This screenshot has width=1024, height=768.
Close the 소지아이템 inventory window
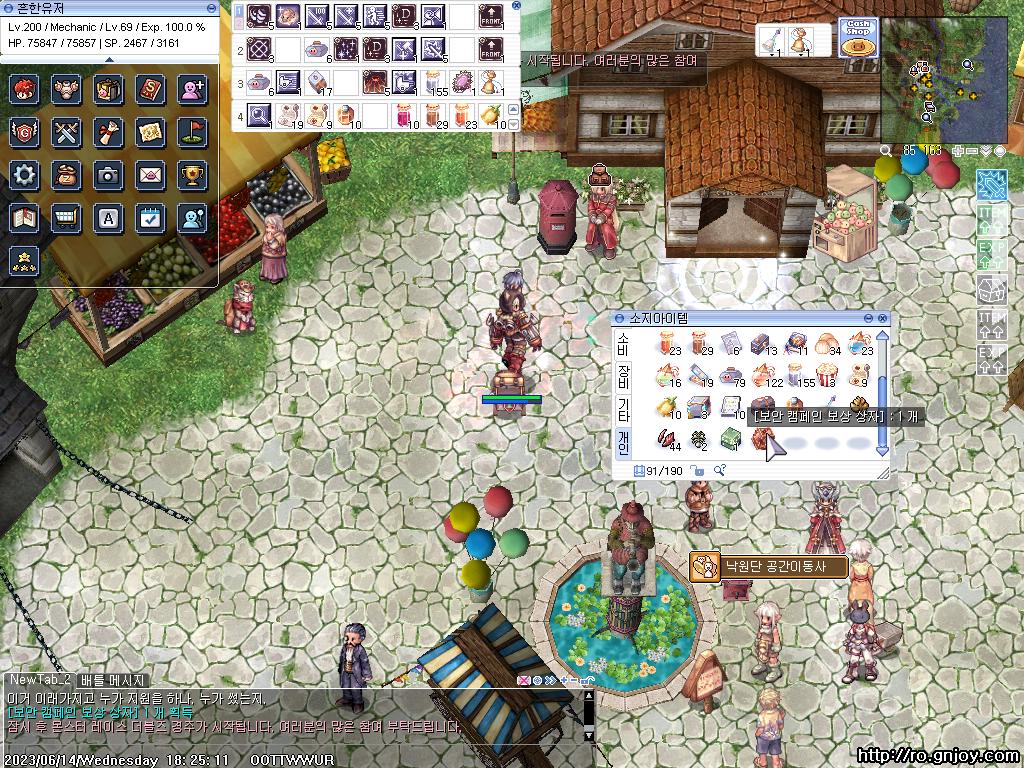tap(882, 318)
